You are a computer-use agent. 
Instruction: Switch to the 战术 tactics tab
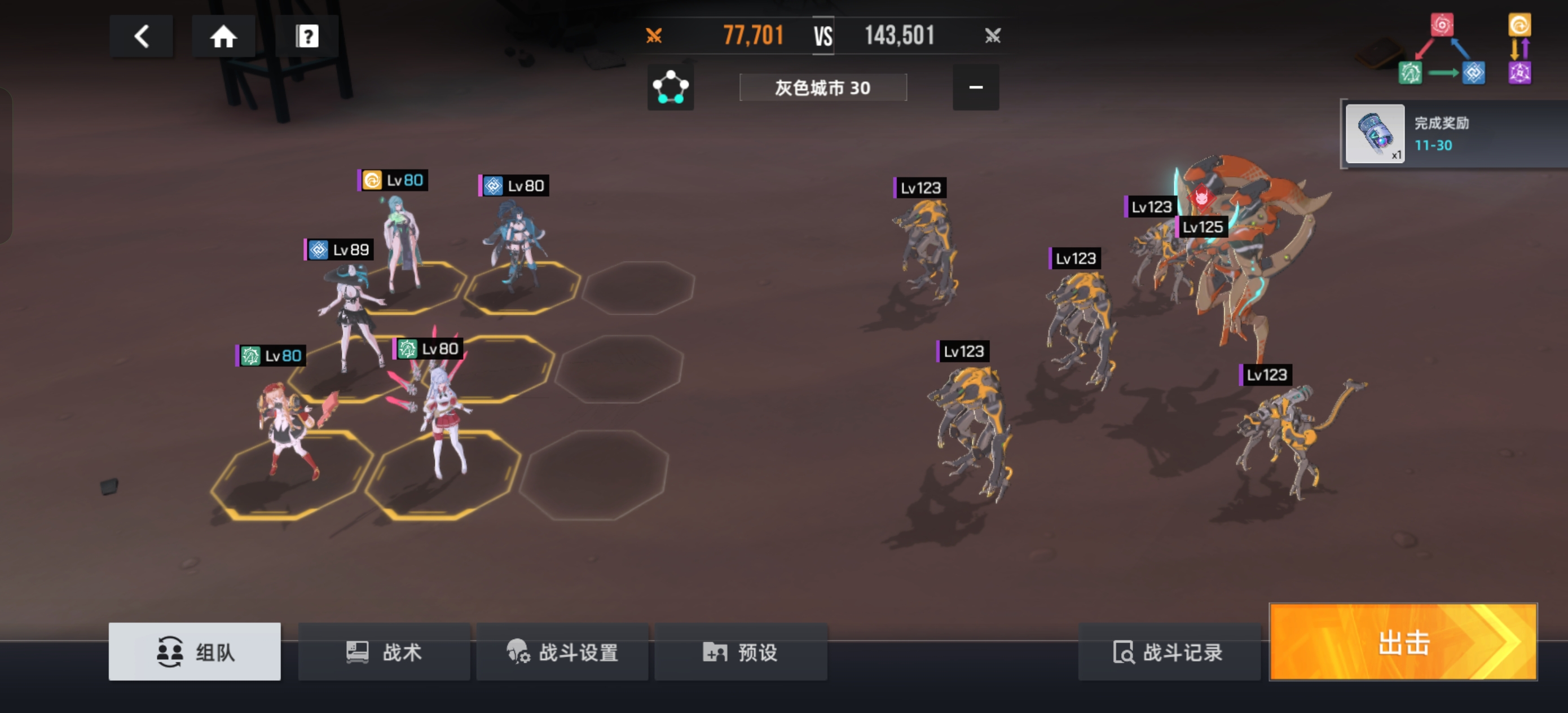[x=384, y=652]
